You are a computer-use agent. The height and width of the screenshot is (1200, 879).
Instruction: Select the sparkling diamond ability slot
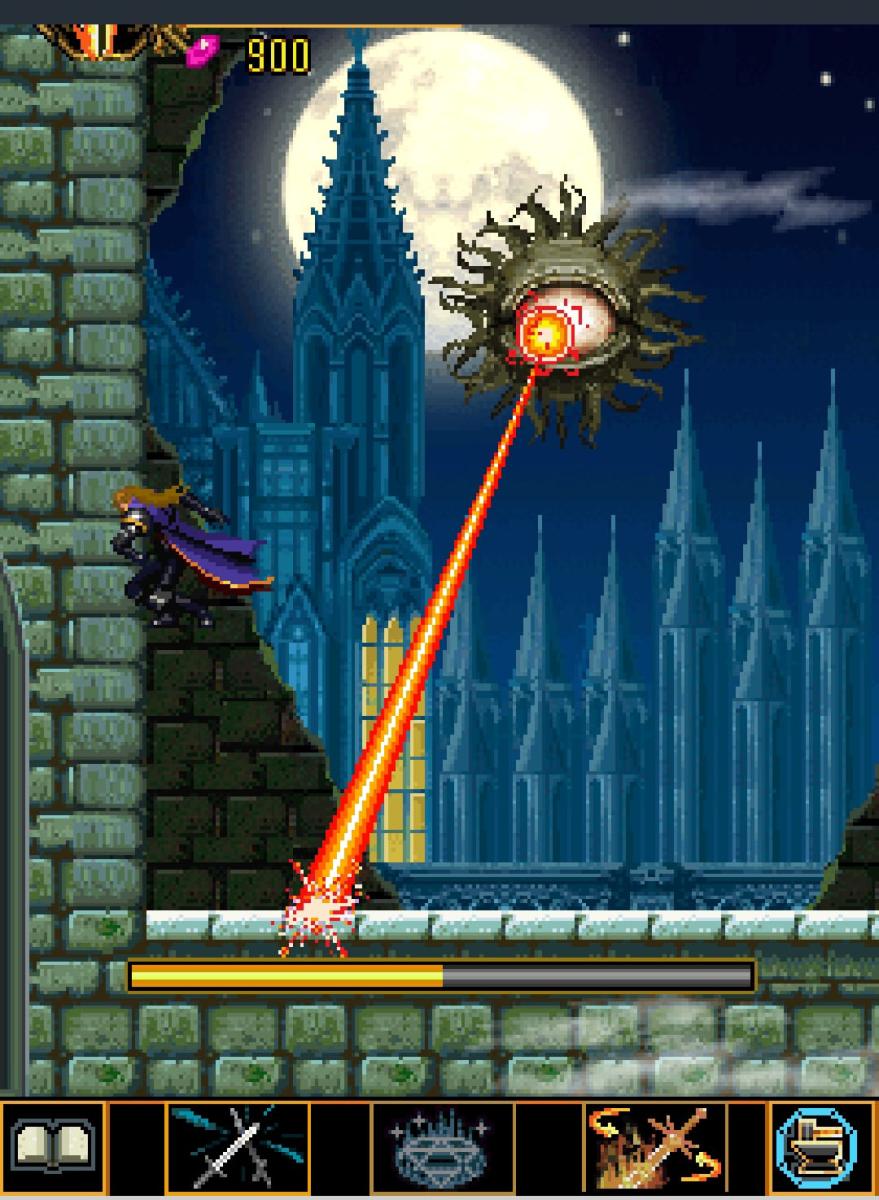click(442, 1147)
